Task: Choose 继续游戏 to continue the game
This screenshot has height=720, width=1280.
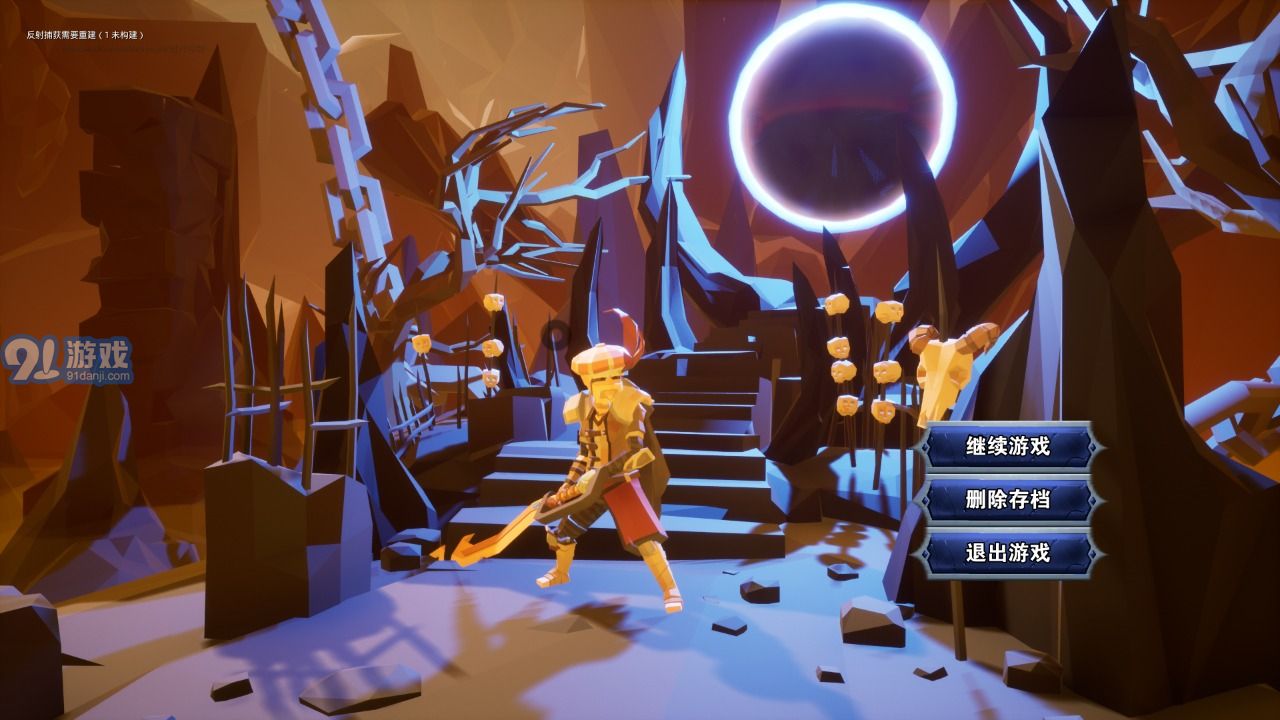Action: tap(1007, 446)
